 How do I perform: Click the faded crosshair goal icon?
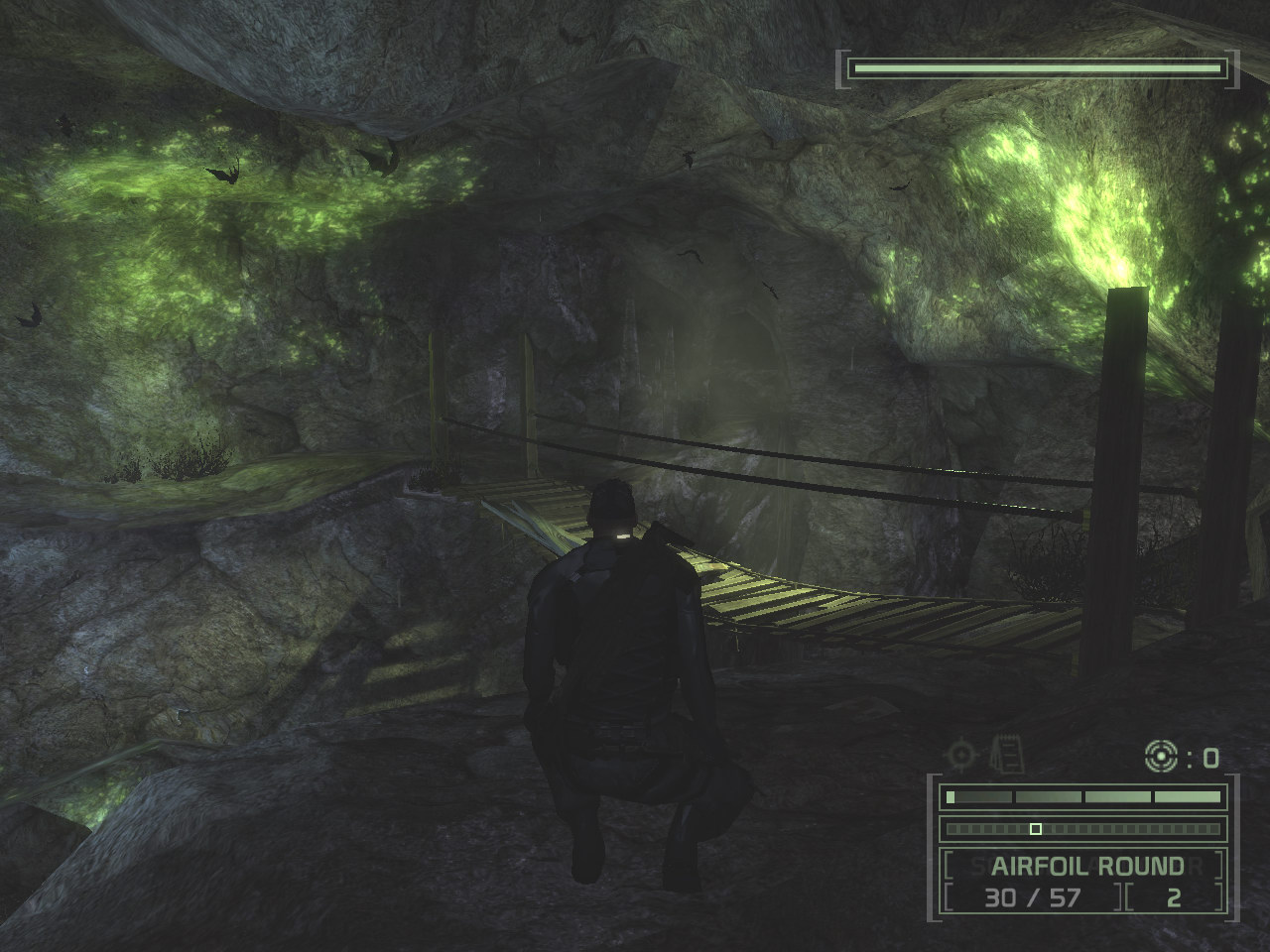[x=961, y=757]
